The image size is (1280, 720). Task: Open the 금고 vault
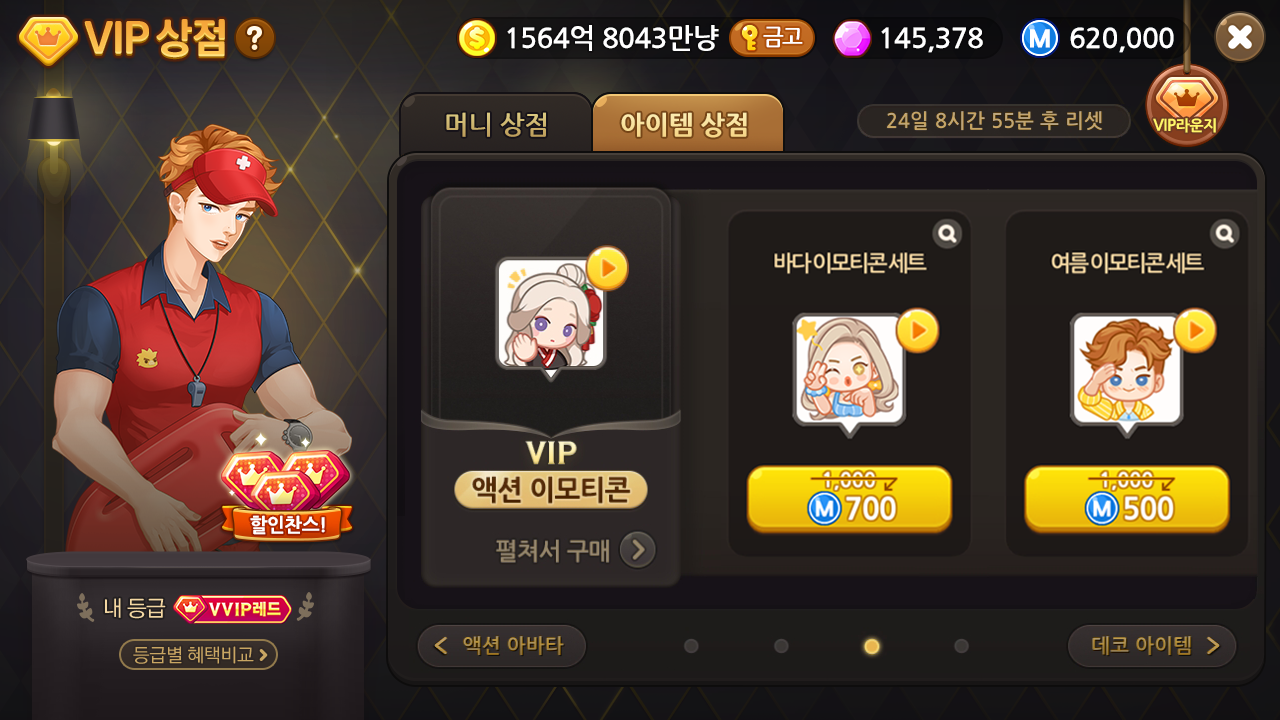[x=772, y=38]
